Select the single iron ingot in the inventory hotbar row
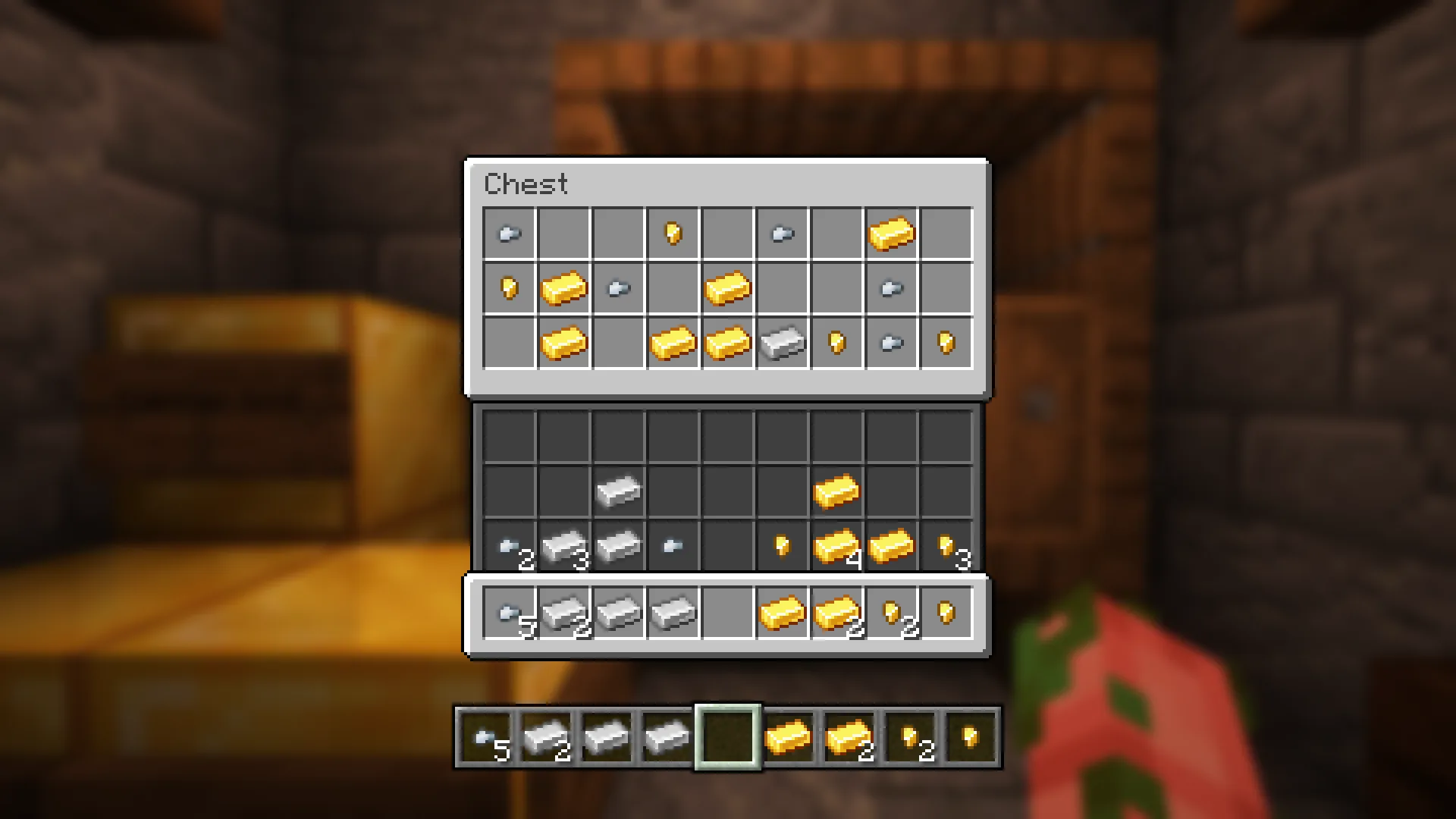This screenshot has height=819, width=1456. coord(618,613)
